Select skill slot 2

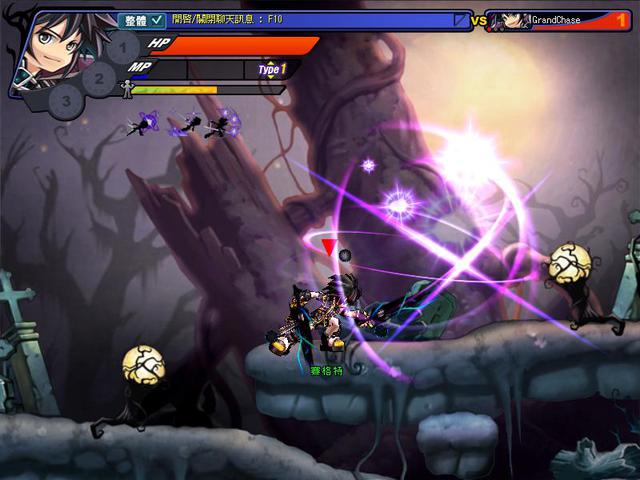(x=99, y=77)
